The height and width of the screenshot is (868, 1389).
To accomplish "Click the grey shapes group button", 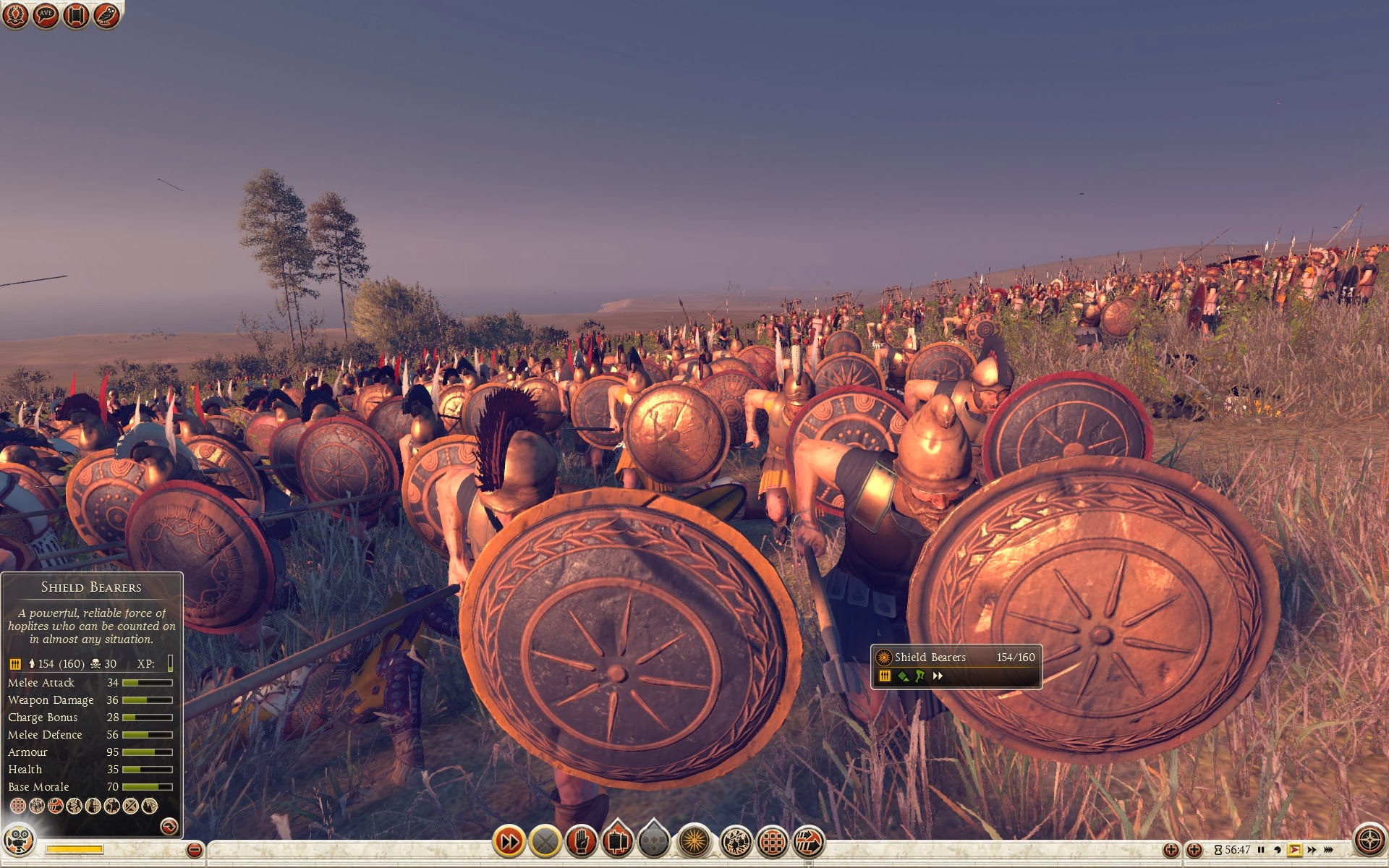I will click(653, 841).
